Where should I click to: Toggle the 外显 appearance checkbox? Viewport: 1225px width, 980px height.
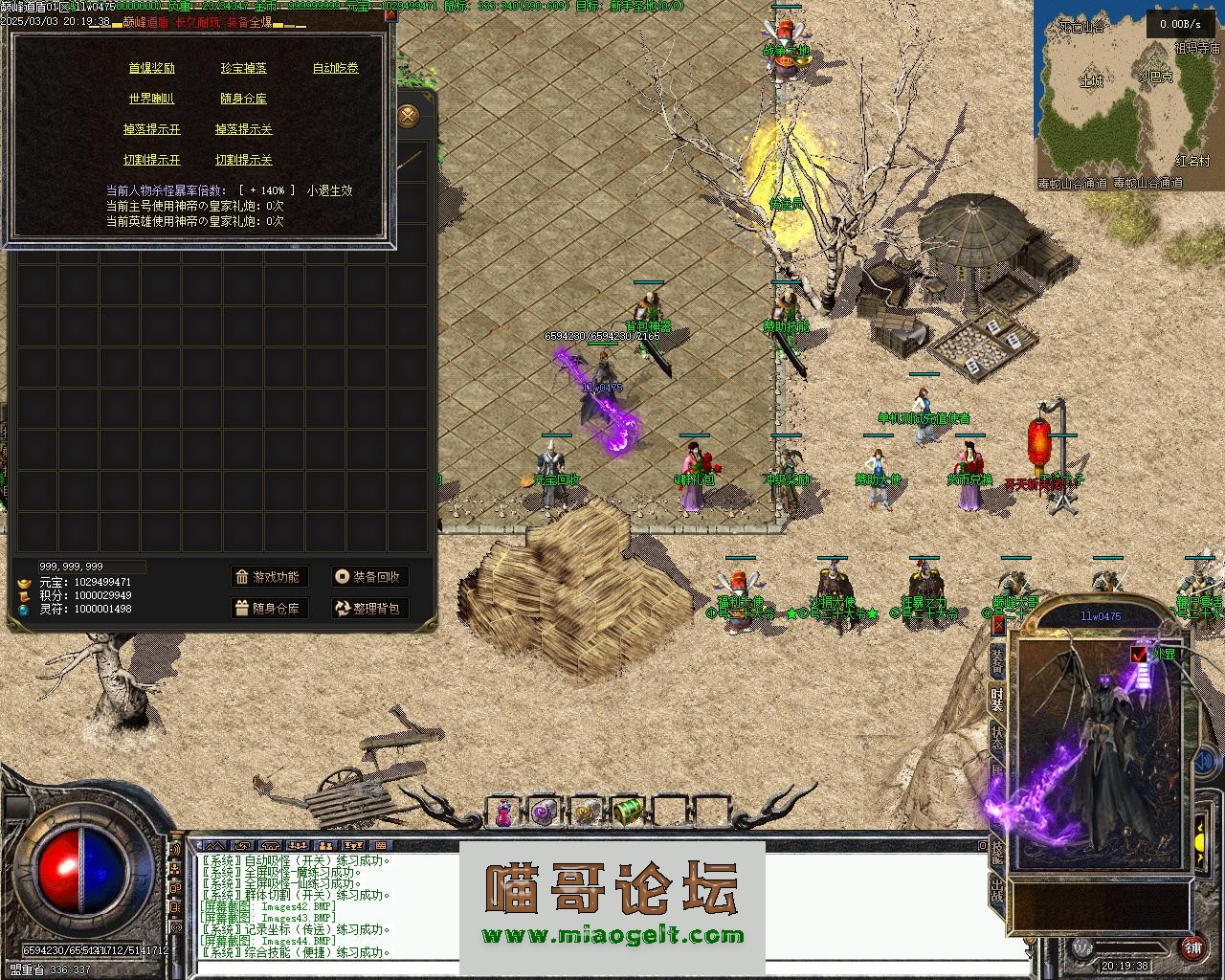point(1139,655)
